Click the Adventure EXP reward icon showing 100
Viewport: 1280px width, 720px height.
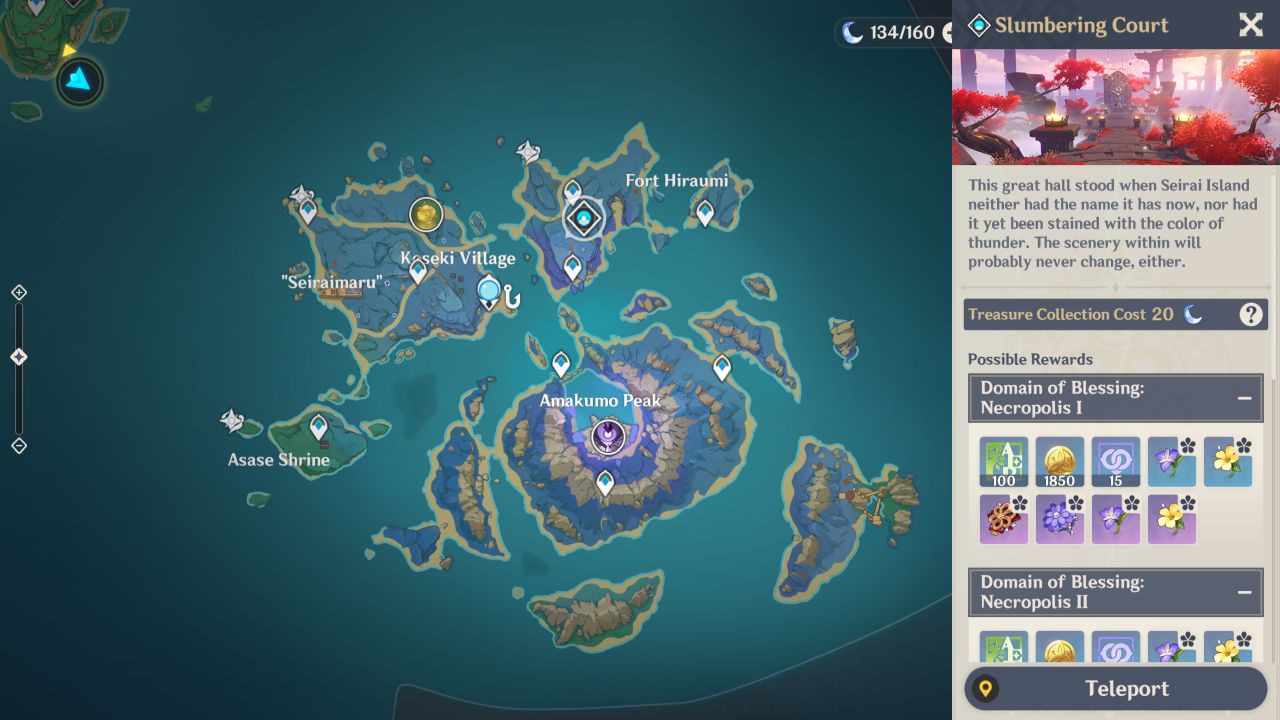(1004, 462)
